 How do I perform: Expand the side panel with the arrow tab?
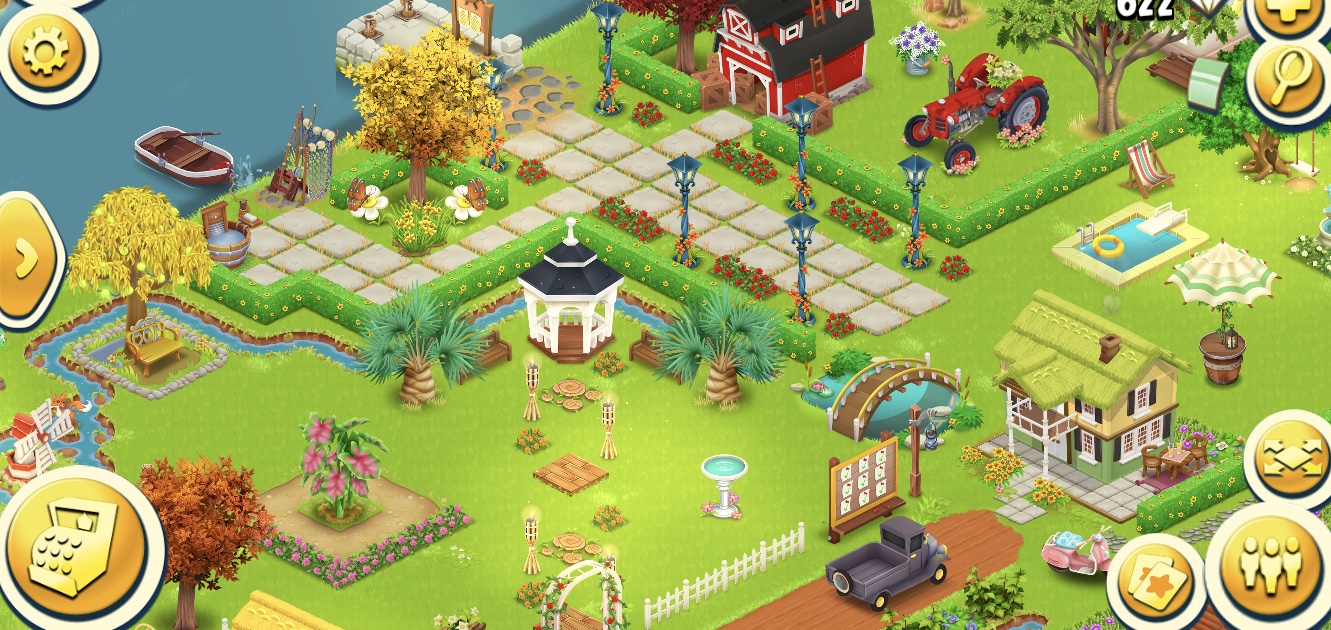(27, 257)
